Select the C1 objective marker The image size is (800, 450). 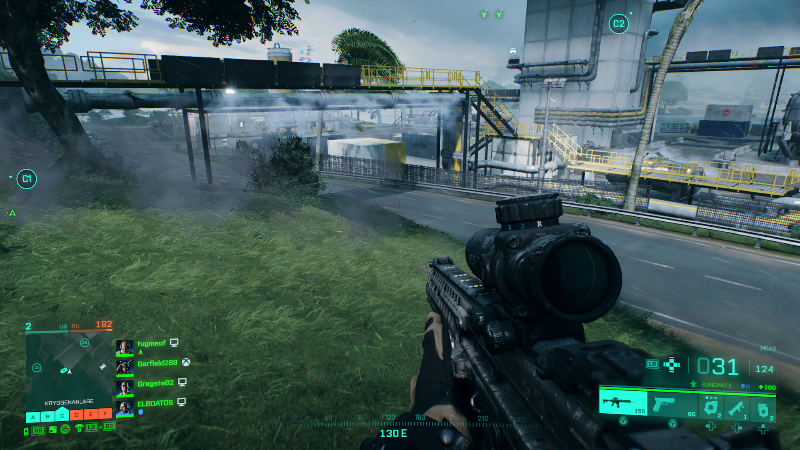[x=27, y=180]
